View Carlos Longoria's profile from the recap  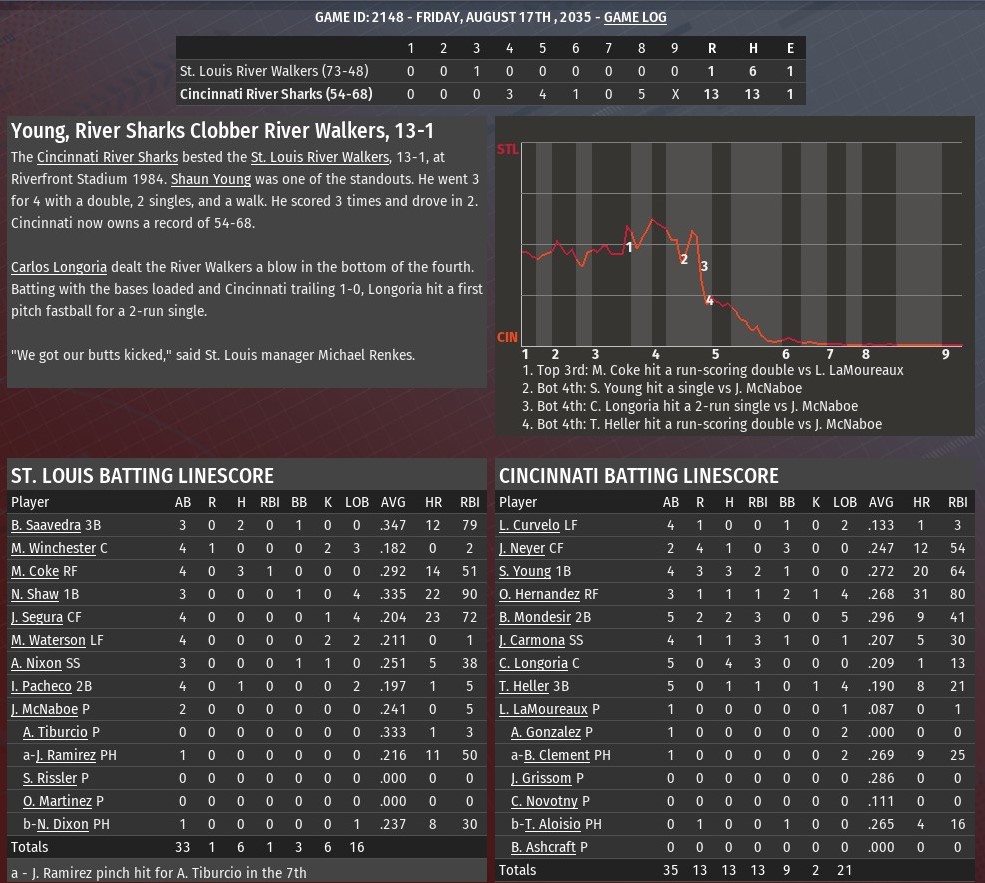click(58, 268)
